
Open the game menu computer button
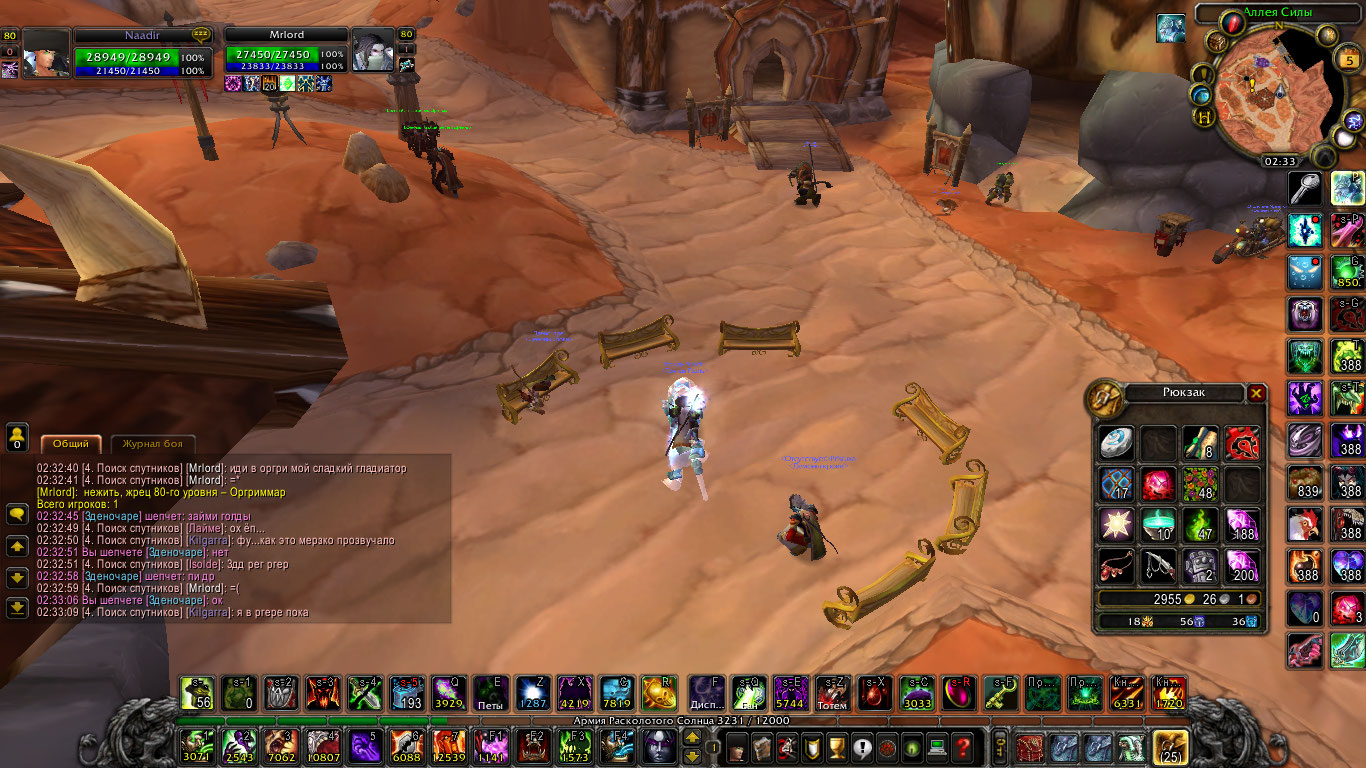pyautogui.click(x=937, y=746)
